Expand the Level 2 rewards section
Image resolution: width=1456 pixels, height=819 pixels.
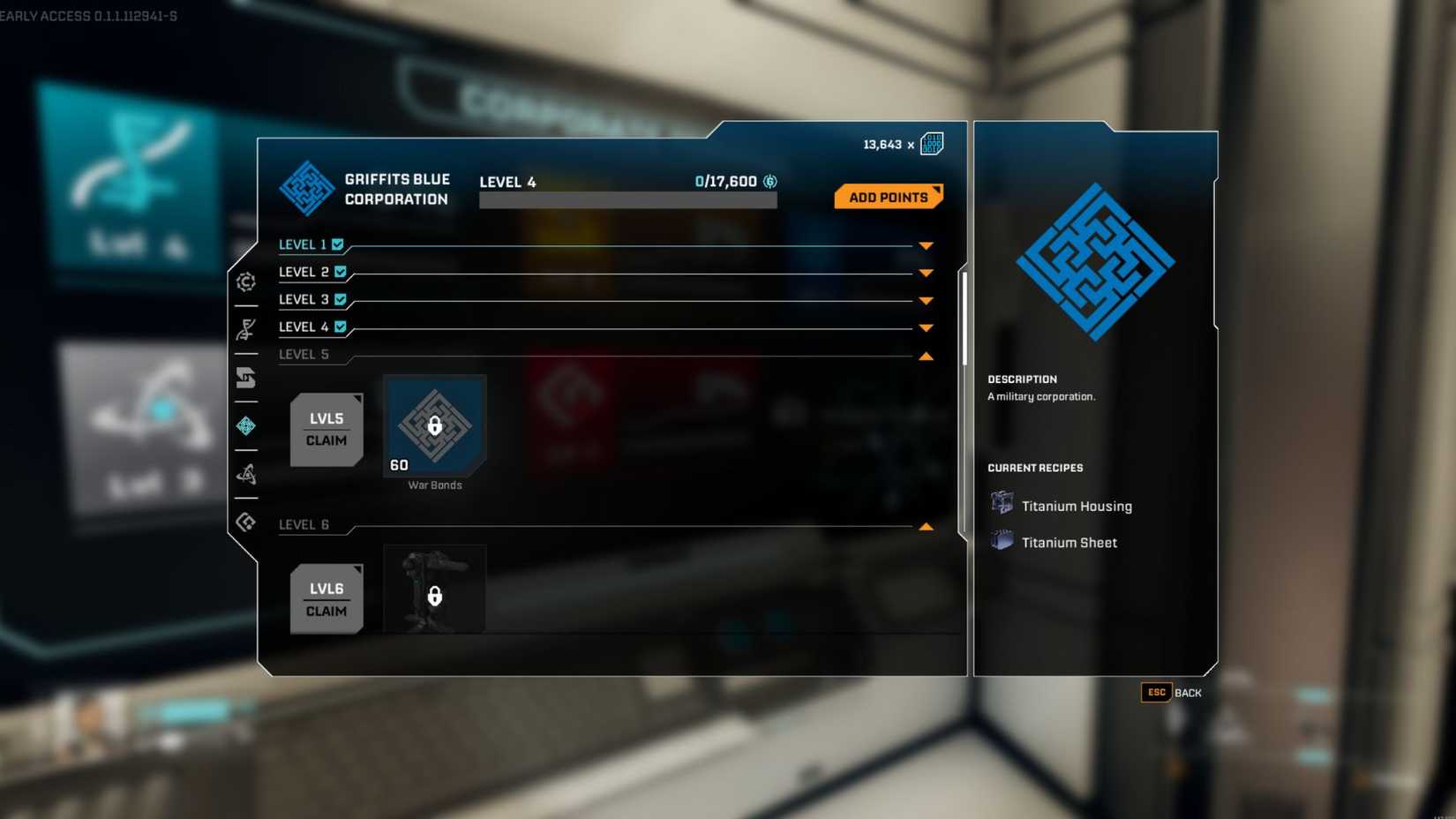tap(925, 273)
